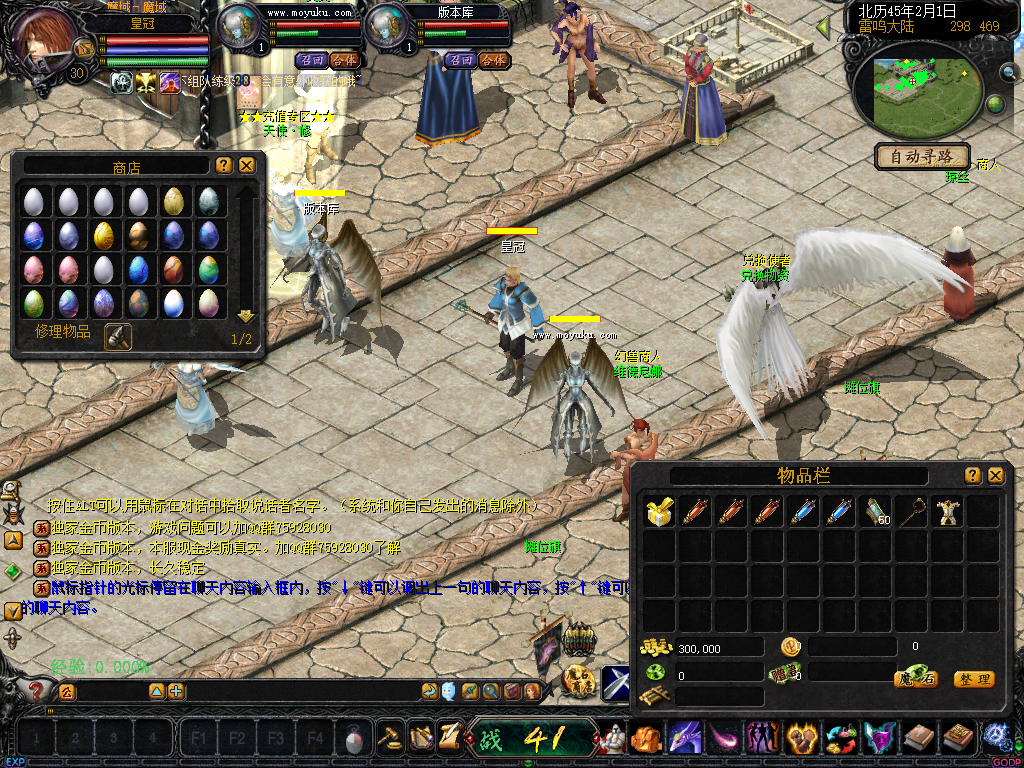
Task: Click the 整理 sort button
Action: pos(973,679)
